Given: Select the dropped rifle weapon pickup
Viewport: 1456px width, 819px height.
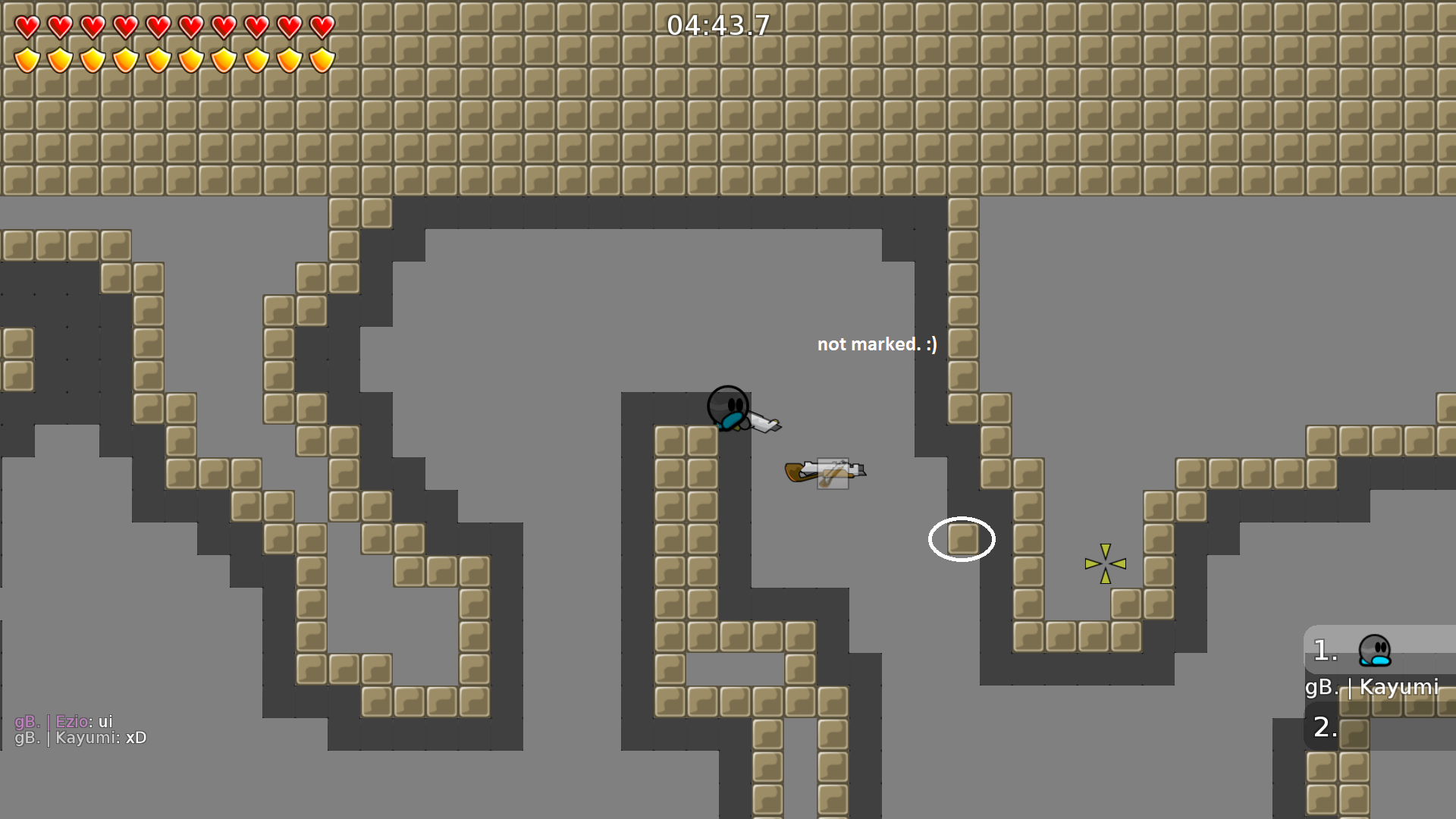Looking at the screenshot, I should 823,470.
